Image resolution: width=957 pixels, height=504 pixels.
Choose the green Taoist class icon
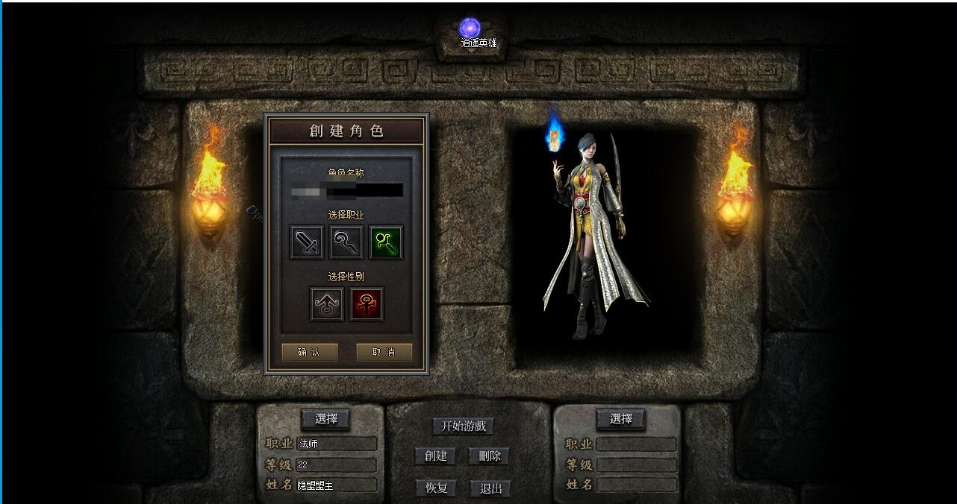tap(386, 242)
